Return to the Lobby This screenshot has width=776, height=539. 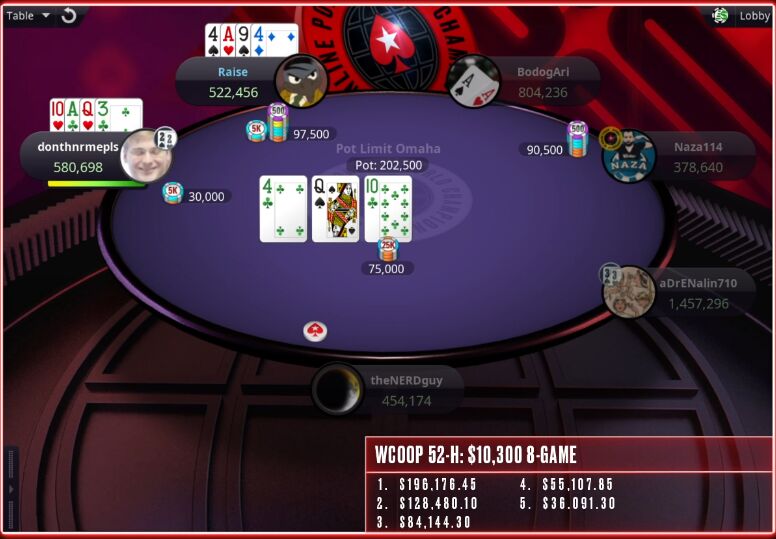click(x=754, y=15)
